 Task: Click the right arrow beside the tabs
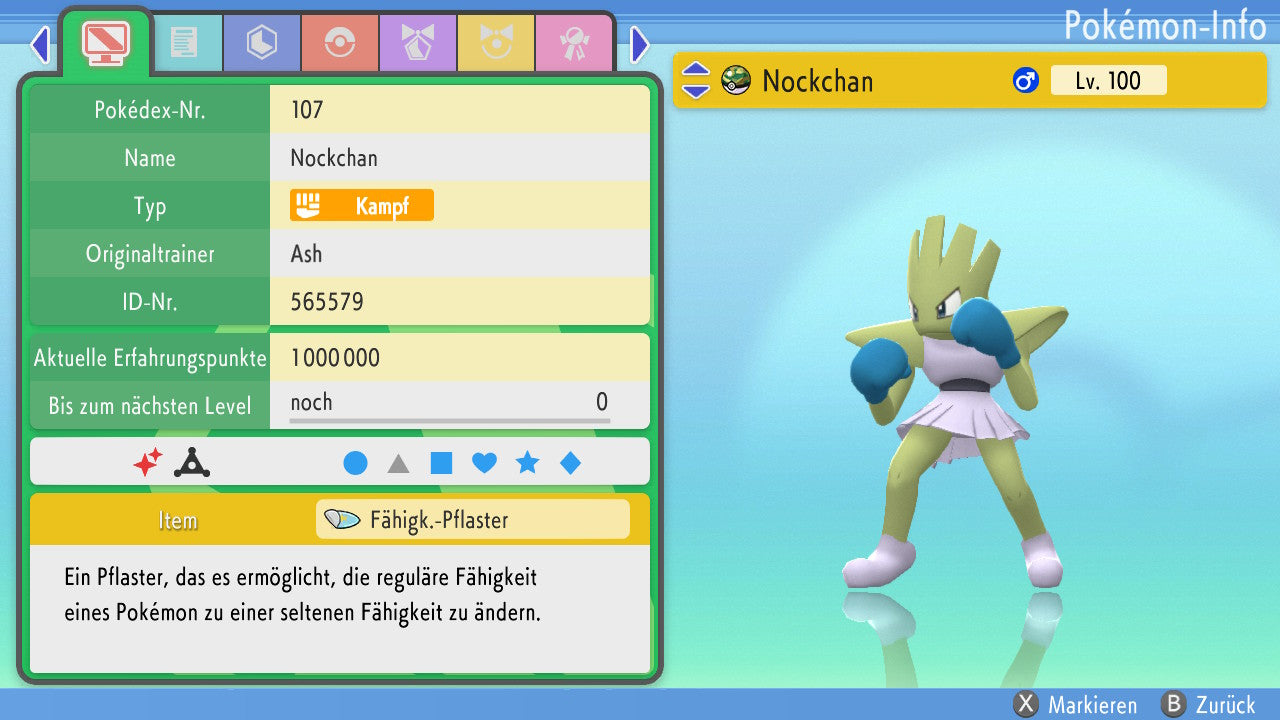640,44
